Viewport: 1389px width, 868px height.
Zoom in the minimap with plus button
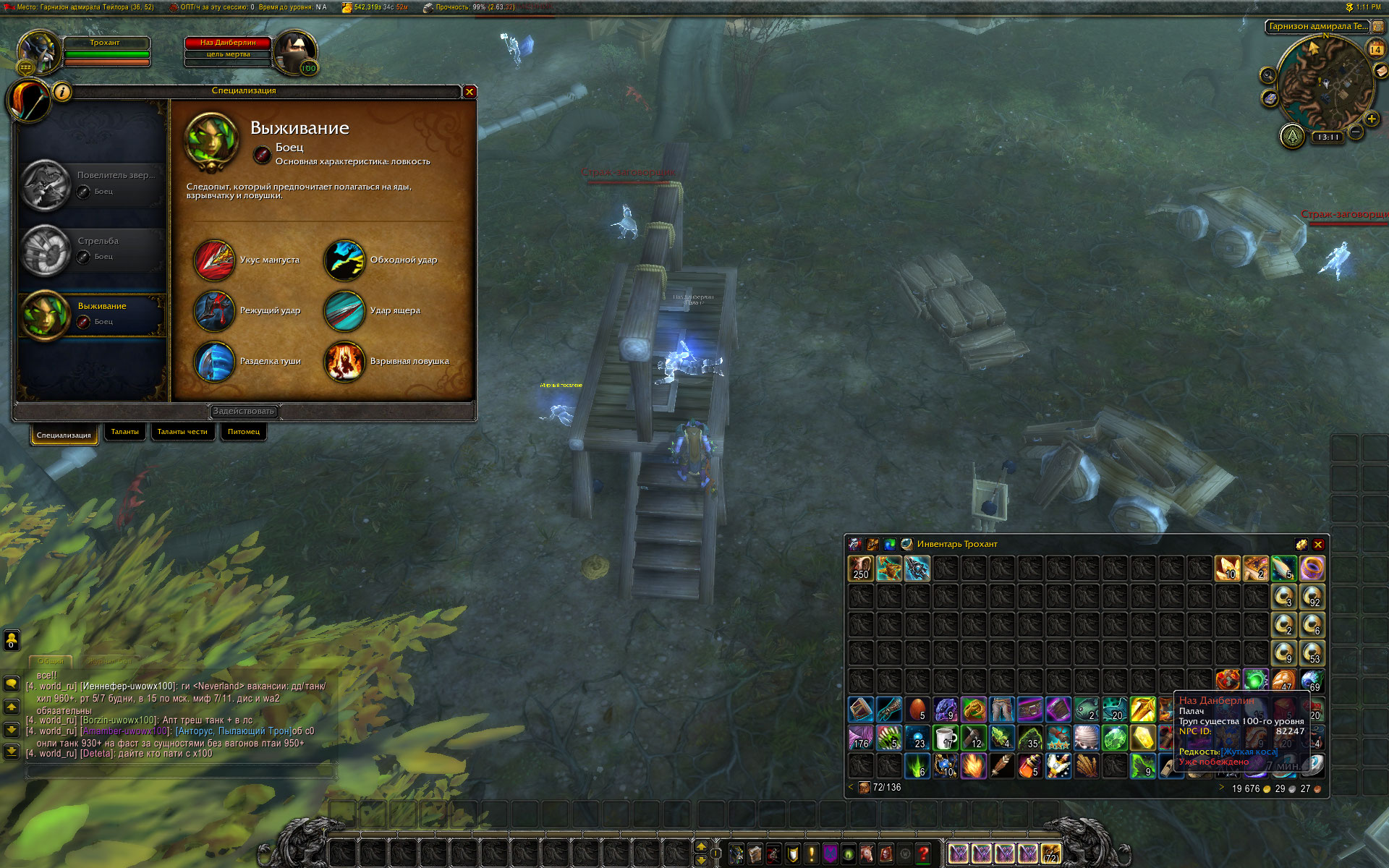tap(1371, 119)
